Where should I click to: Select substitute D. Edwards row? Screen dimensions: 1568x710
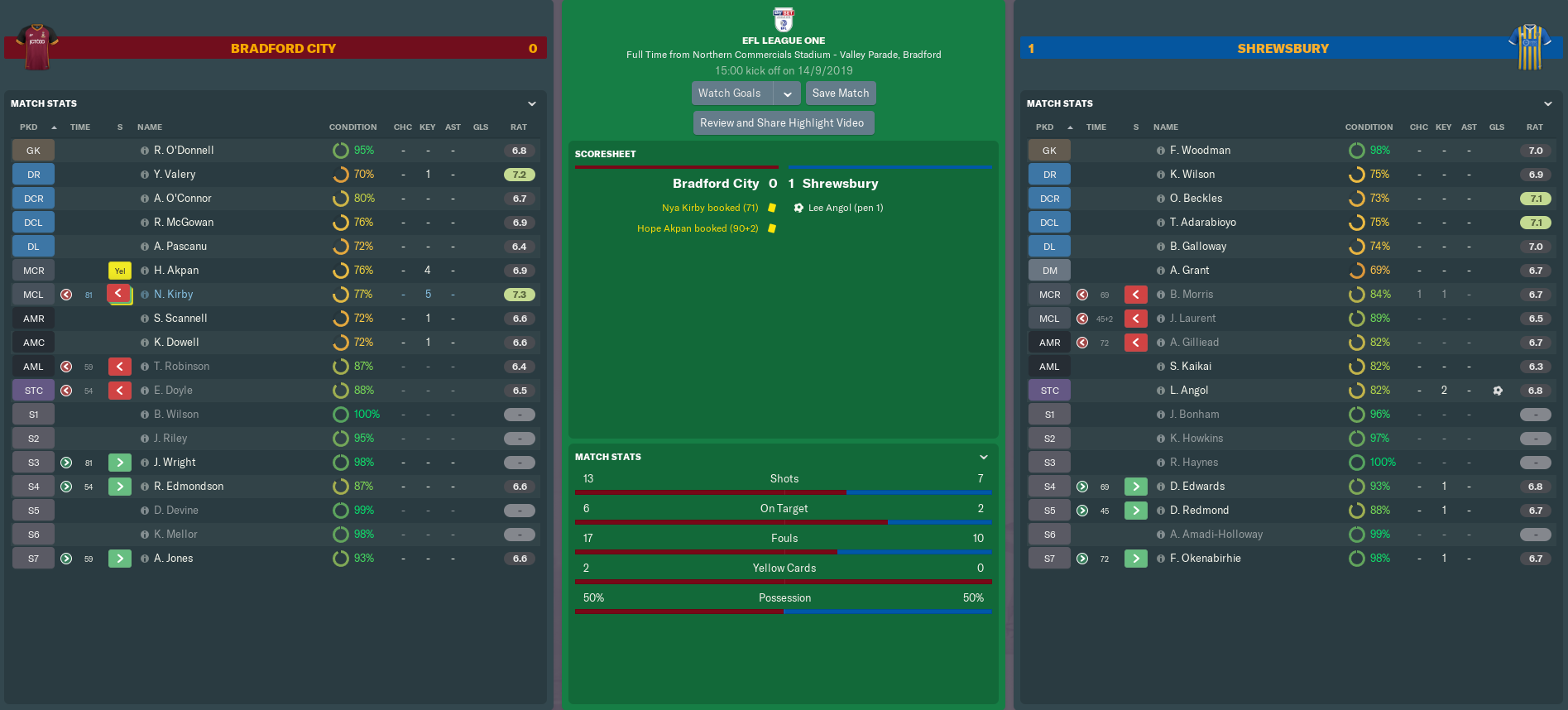click(1197, 487)
